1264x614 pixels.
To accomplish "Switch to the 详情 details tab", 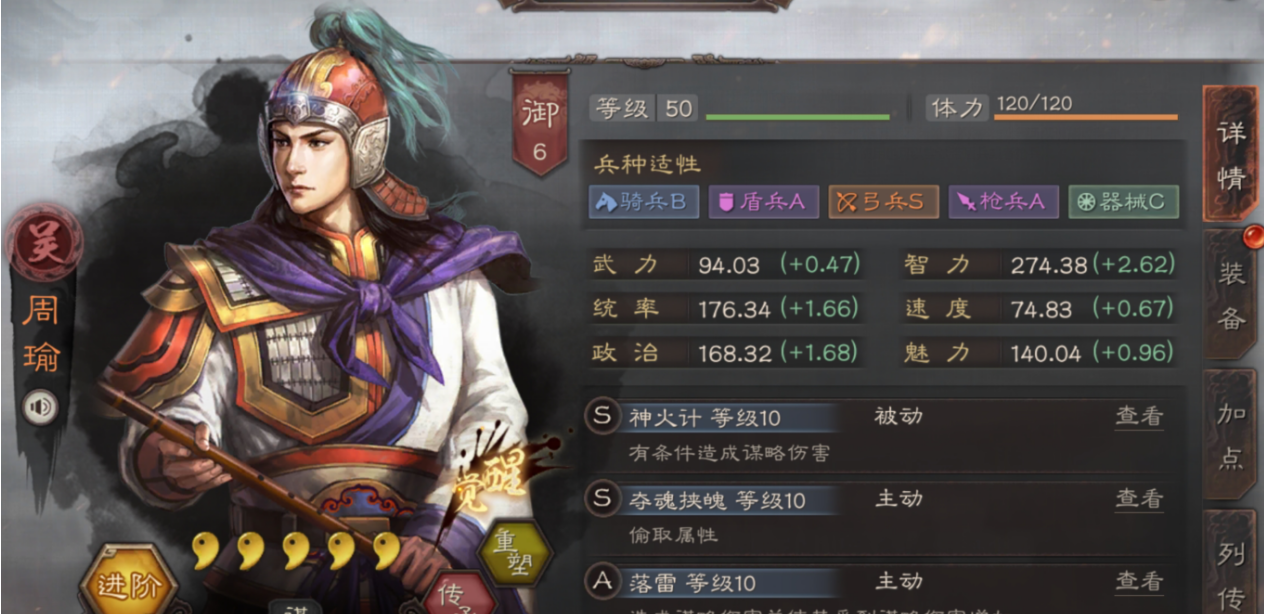I will pyautogui.click(x=1230, y=155).
